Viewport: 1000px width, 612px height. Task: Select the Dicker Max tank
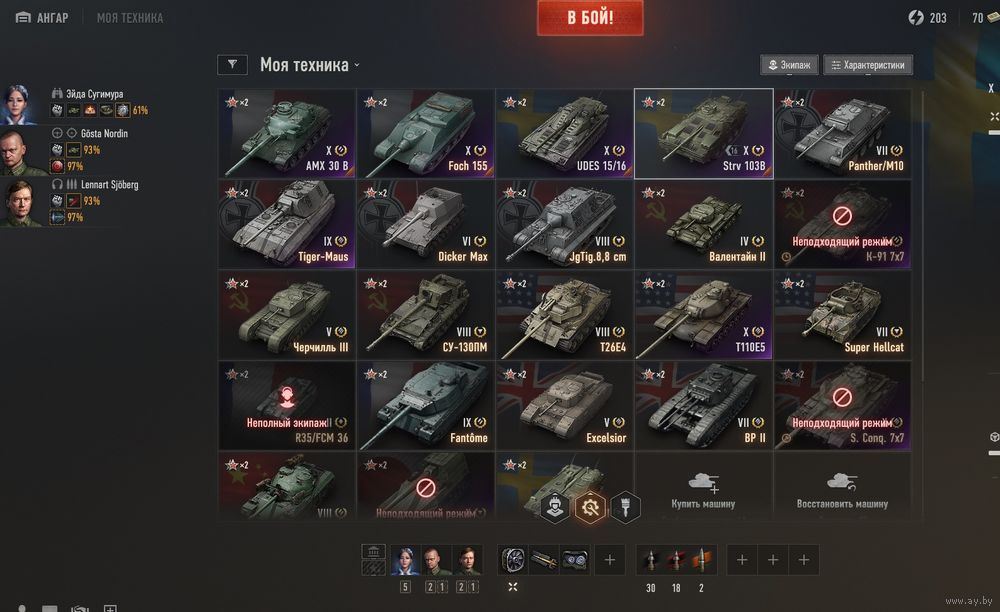pos(426,224)
